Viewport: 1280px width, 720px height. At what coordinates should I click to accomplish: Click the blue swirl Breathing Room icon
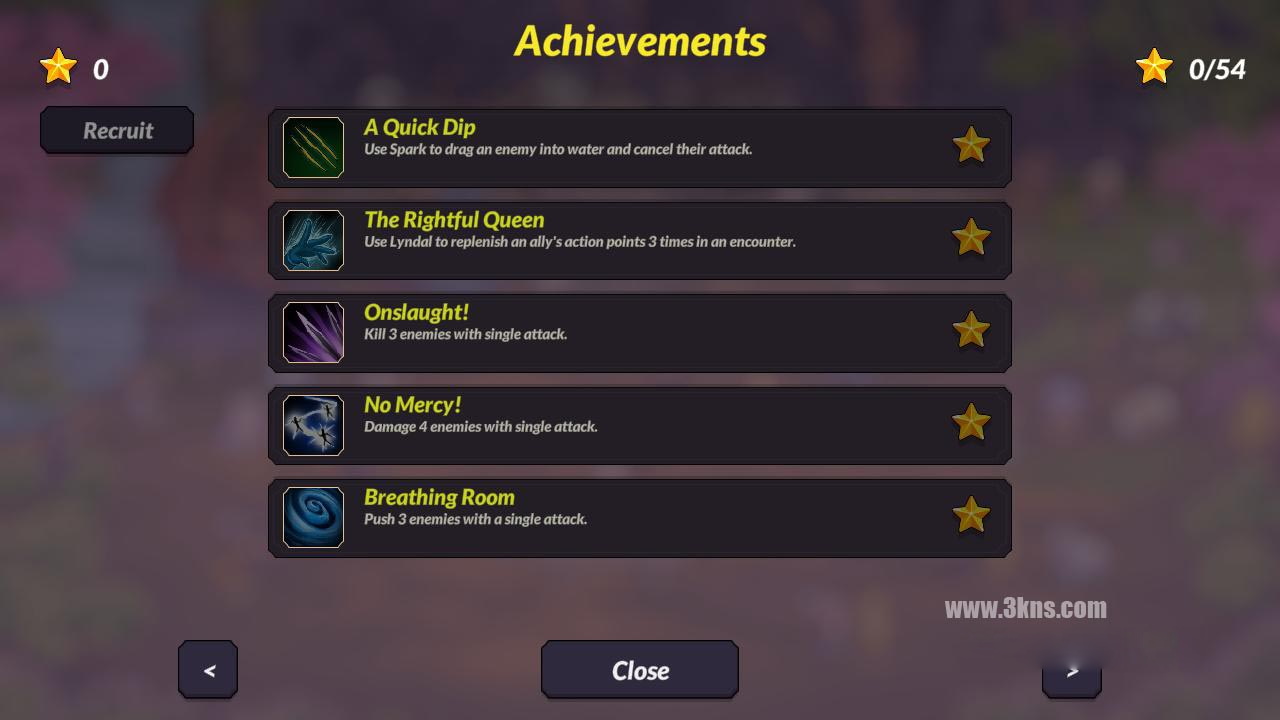point(313,517)
